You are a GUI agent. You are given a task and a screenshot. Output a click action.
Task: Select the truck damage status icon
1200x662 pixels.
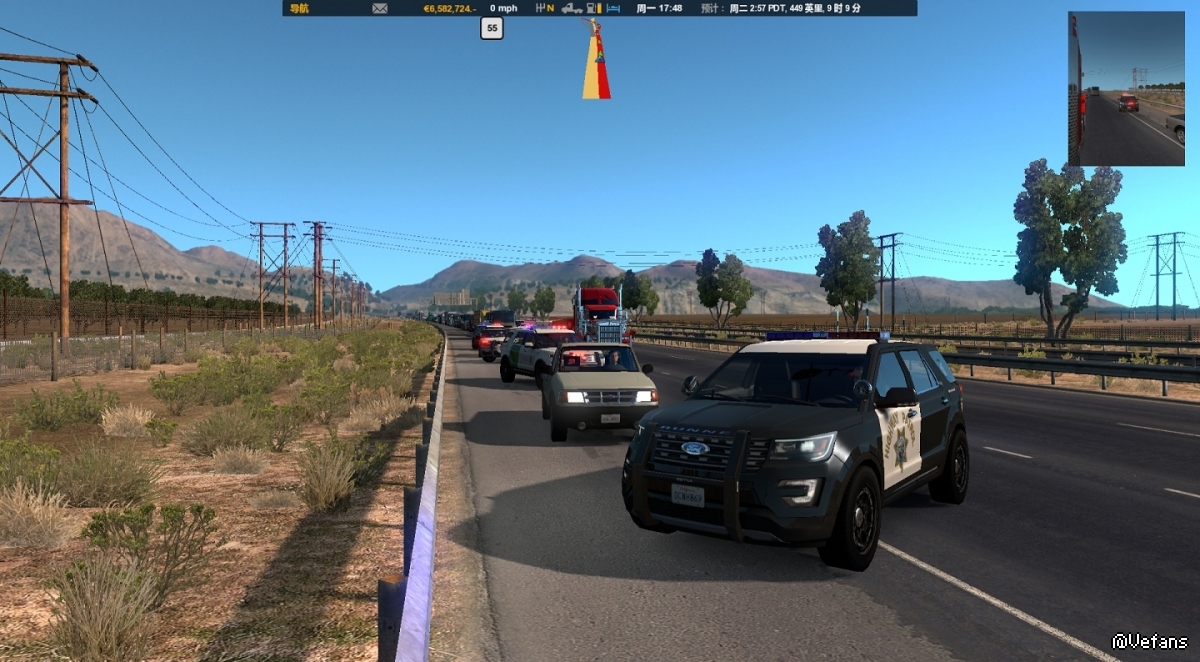pos(572,8)
